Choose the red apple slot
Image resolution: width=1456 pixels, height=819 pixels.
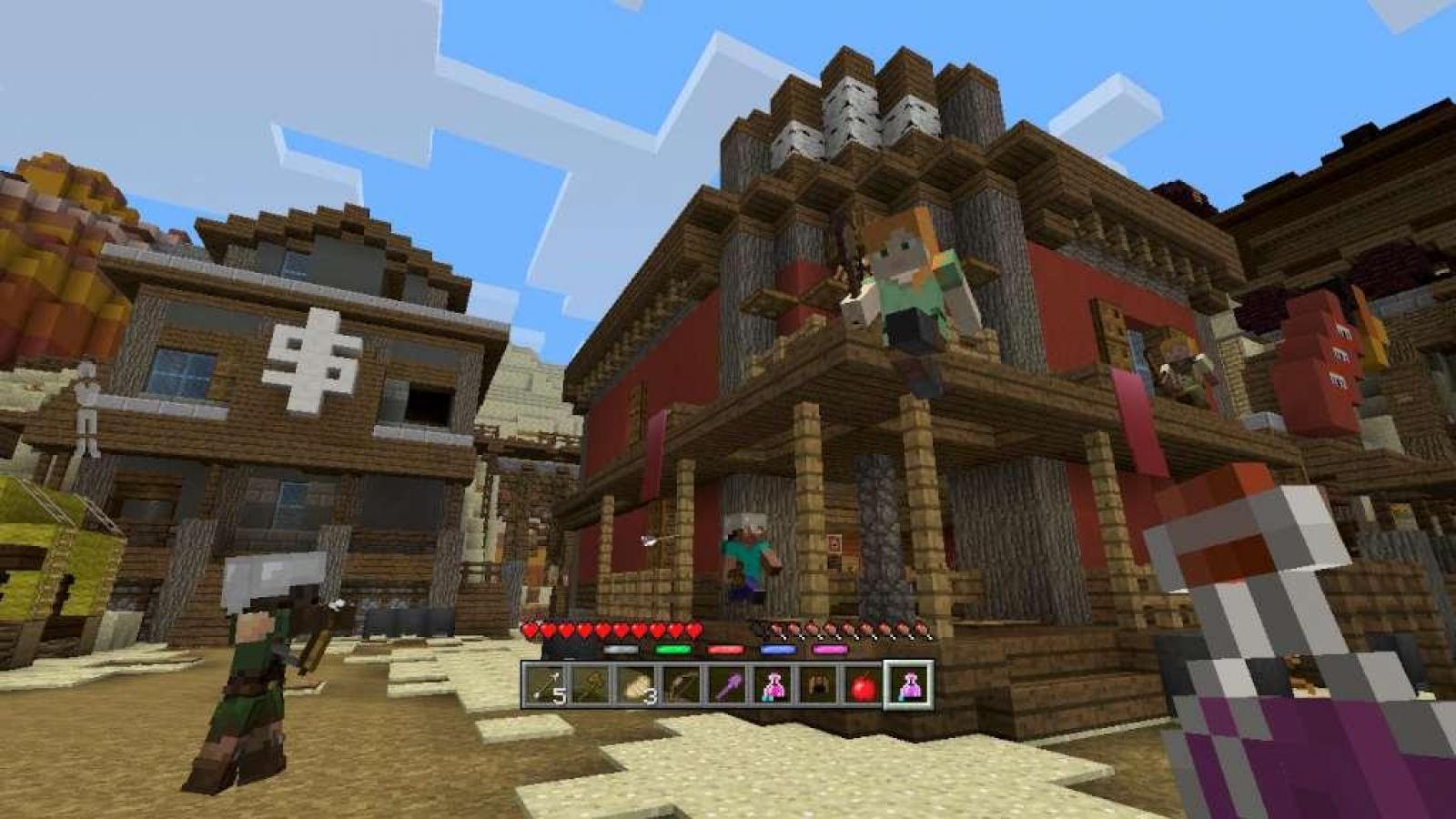pos(864,684)
